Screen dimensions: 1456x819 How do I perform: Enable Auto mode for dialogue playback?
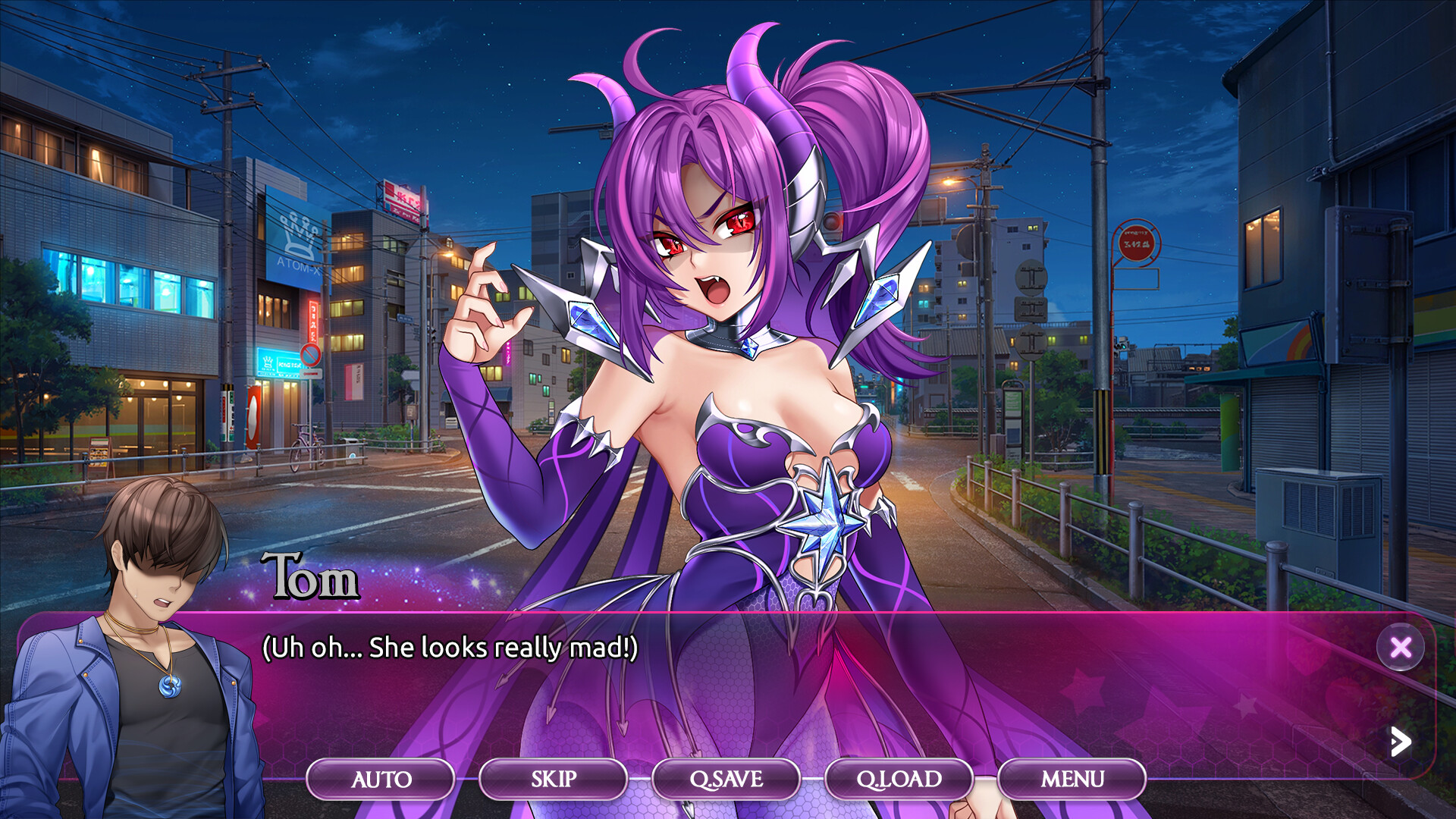(381, 779)
